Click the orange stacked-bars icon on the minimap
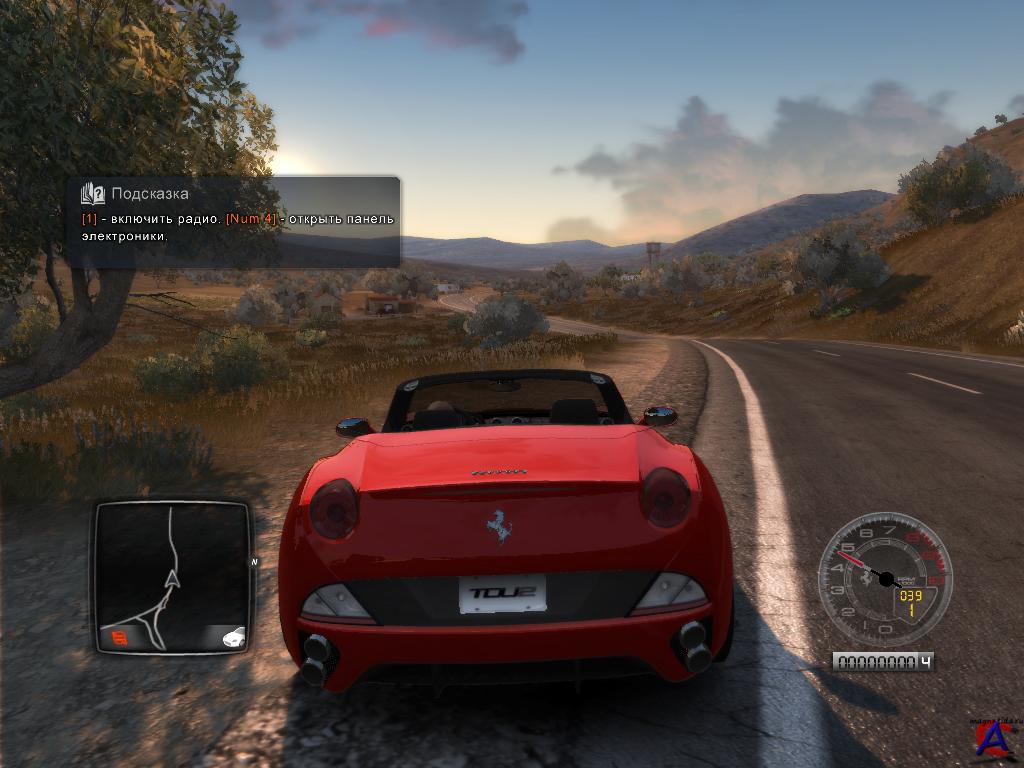 [x=120, y=636]
